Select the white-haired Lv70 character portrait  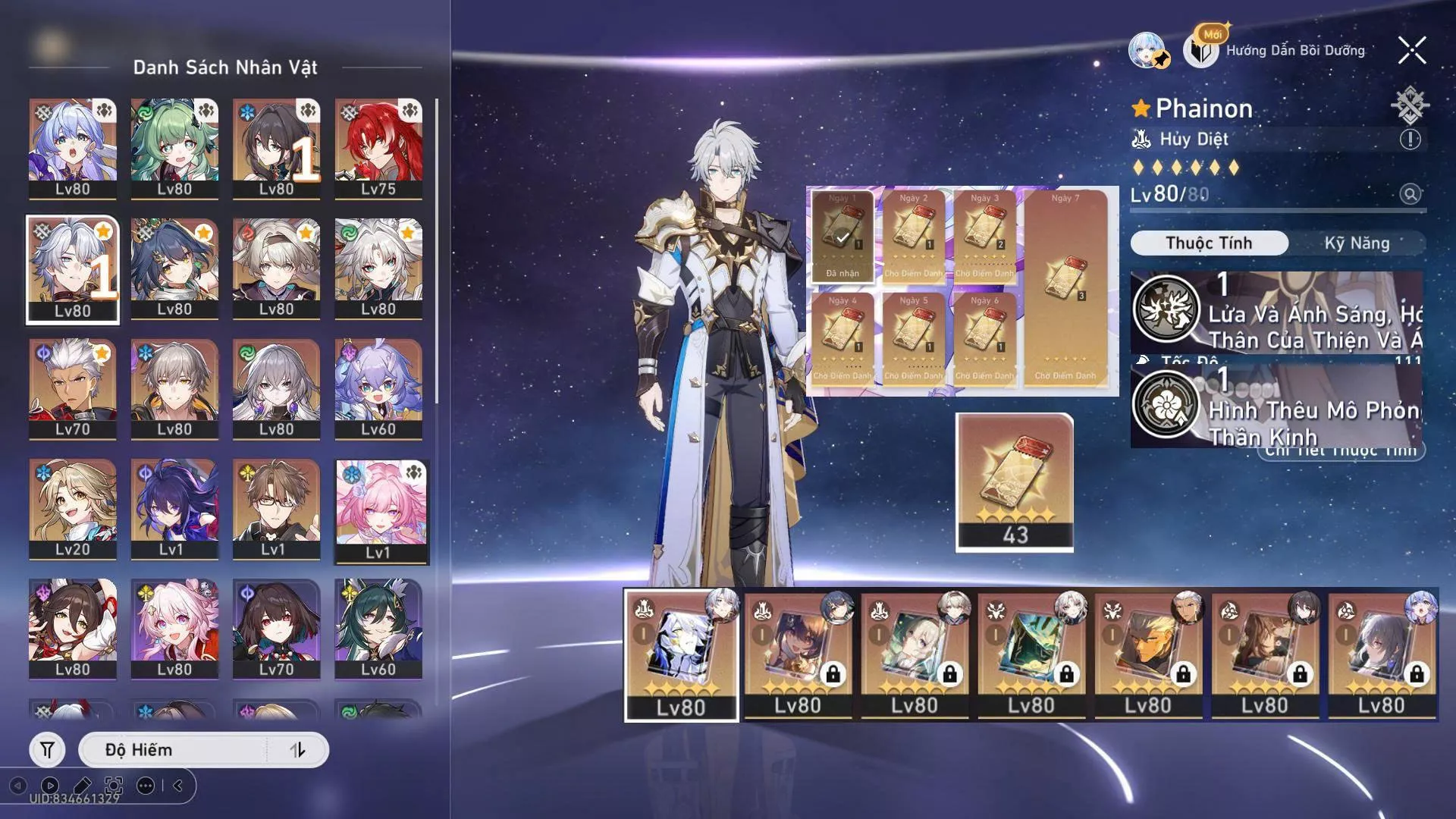[x=73, y=389]
